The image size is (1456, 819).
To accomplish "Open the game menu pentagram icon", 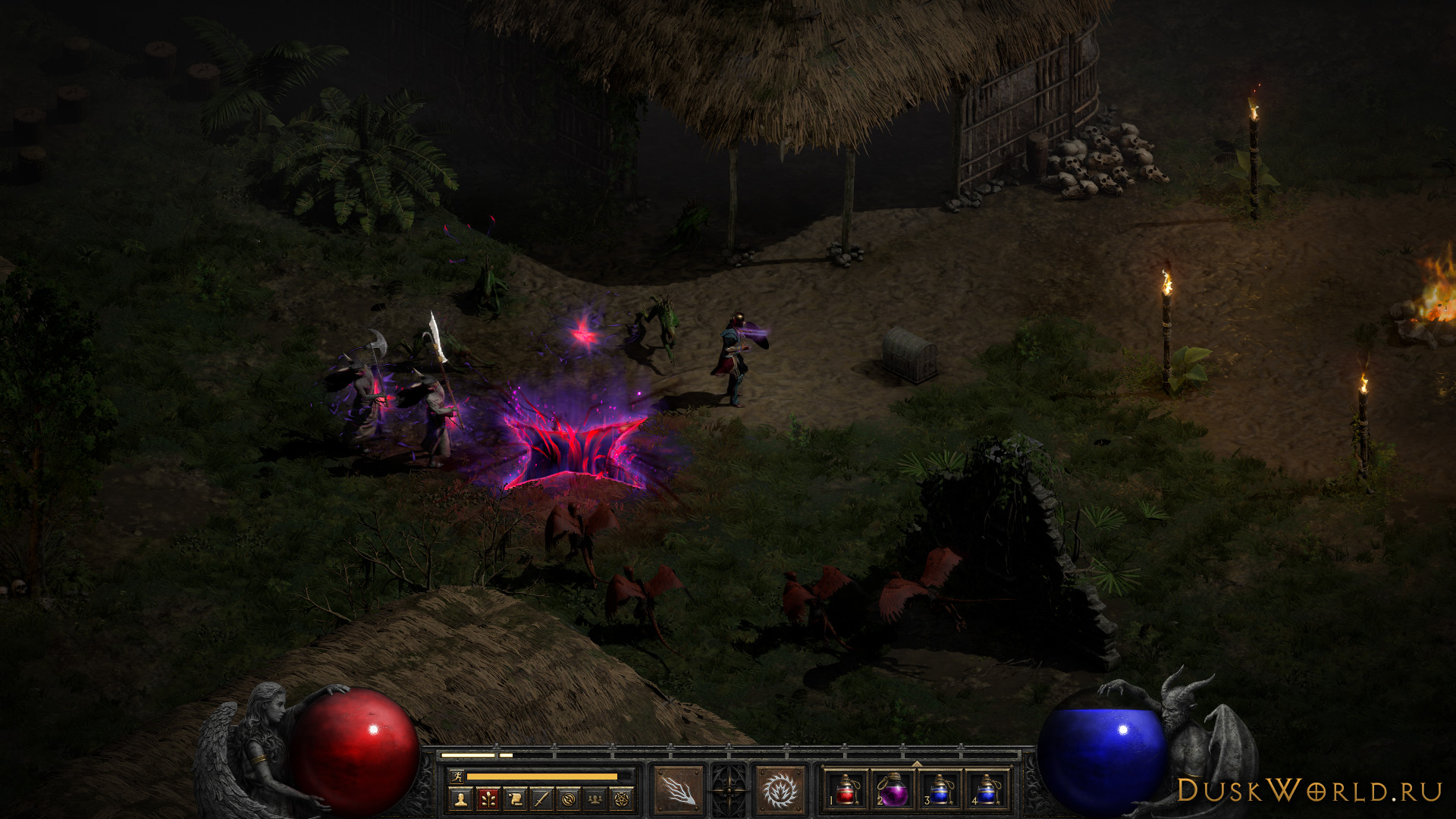I will coord(622,799).
